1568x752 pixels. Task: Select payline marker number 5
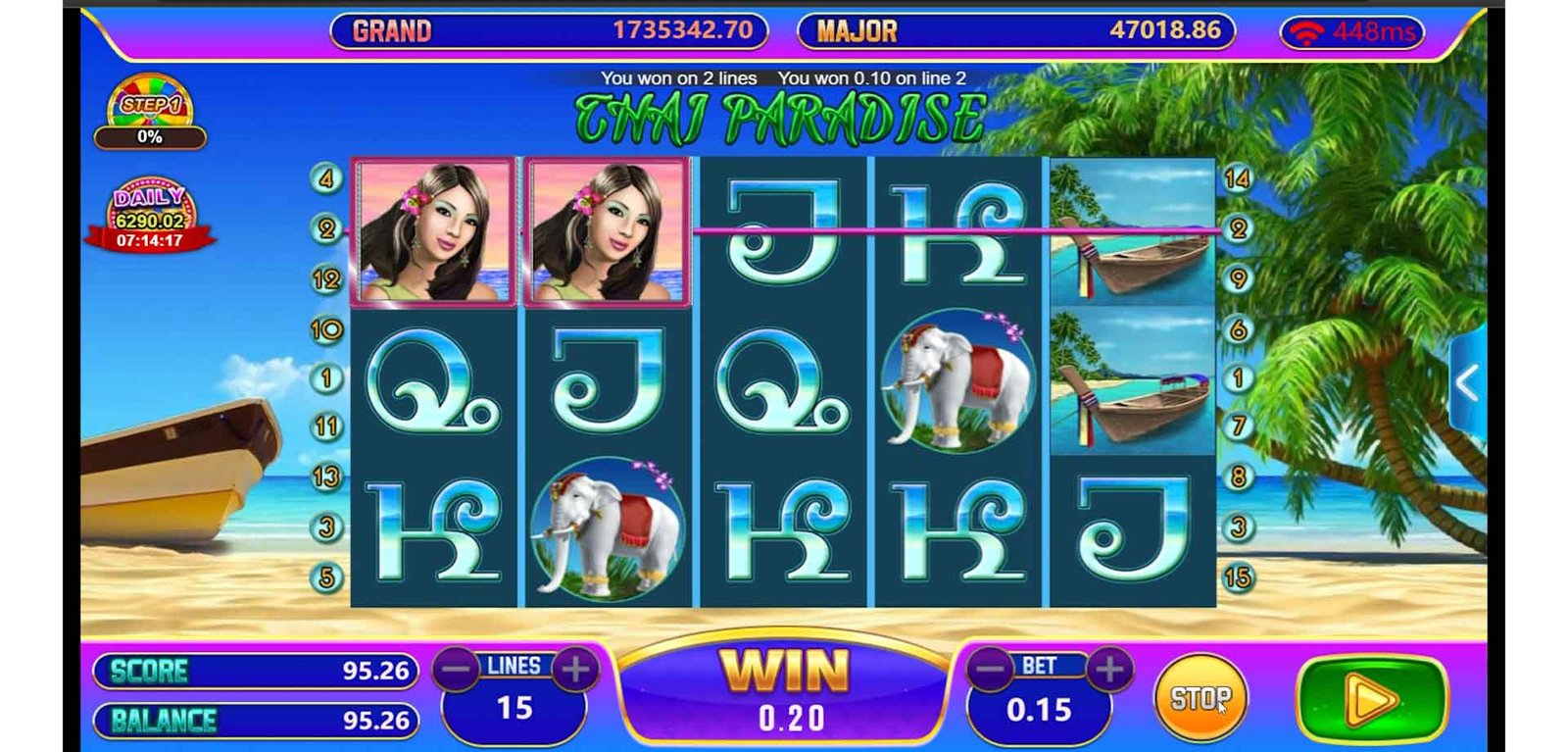pos(326,577)
